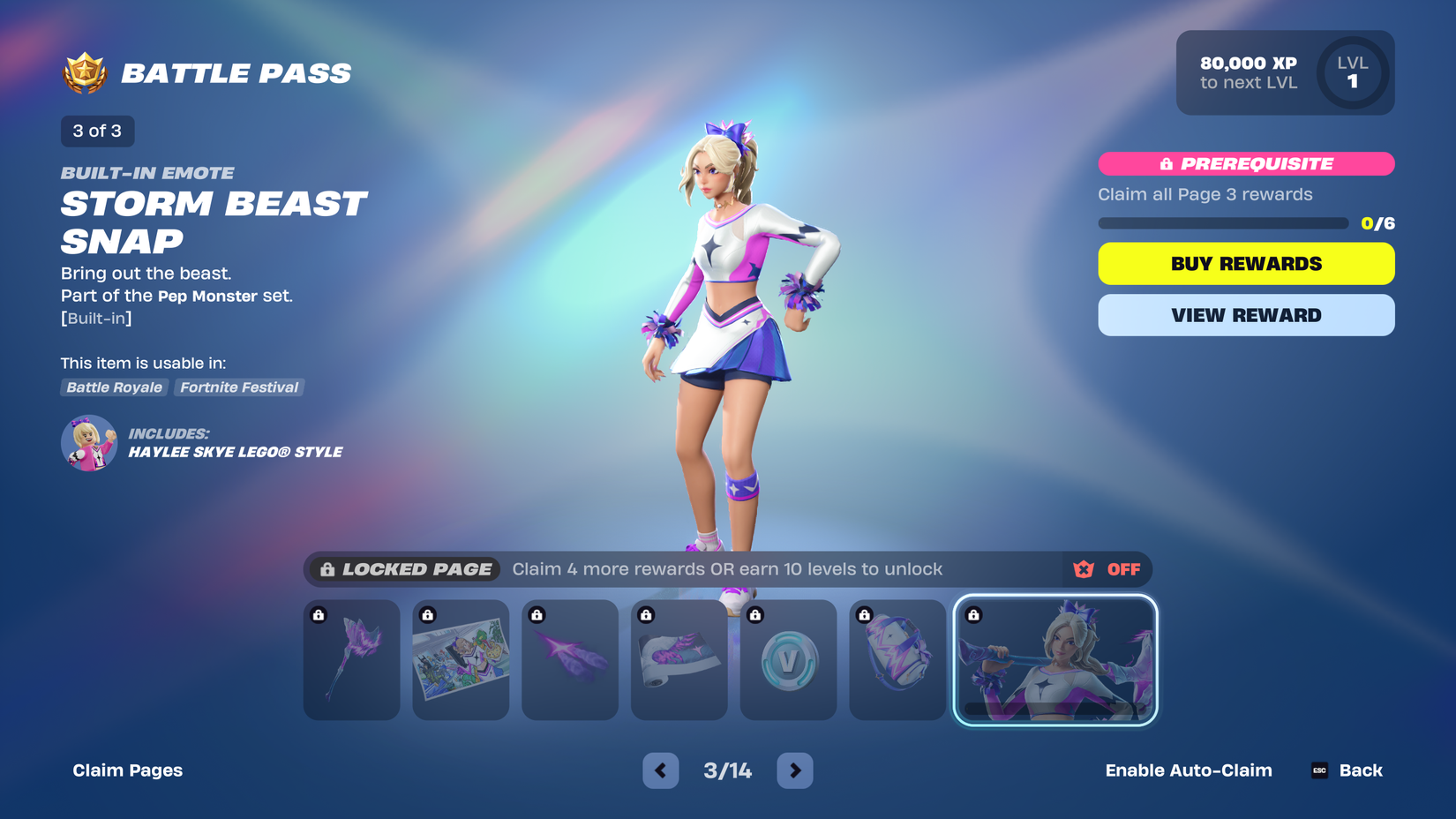Enable Auto-Claim
The height and width of the screenshot is (819, 1456).
point(1189,770)
